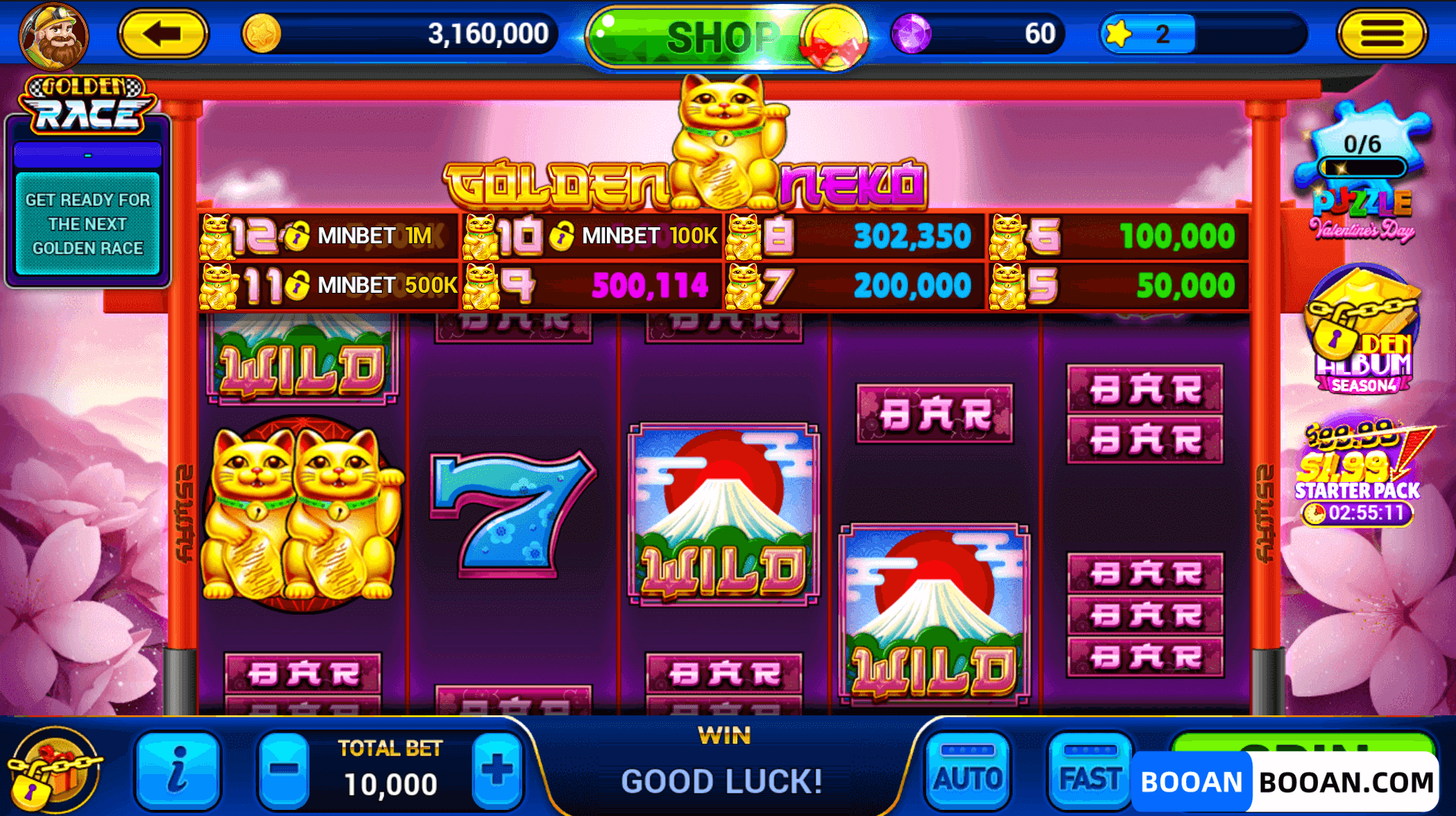1456x816 pixels.
Task: Return to lobby with back arrow
Action: (x=162, y=34)
